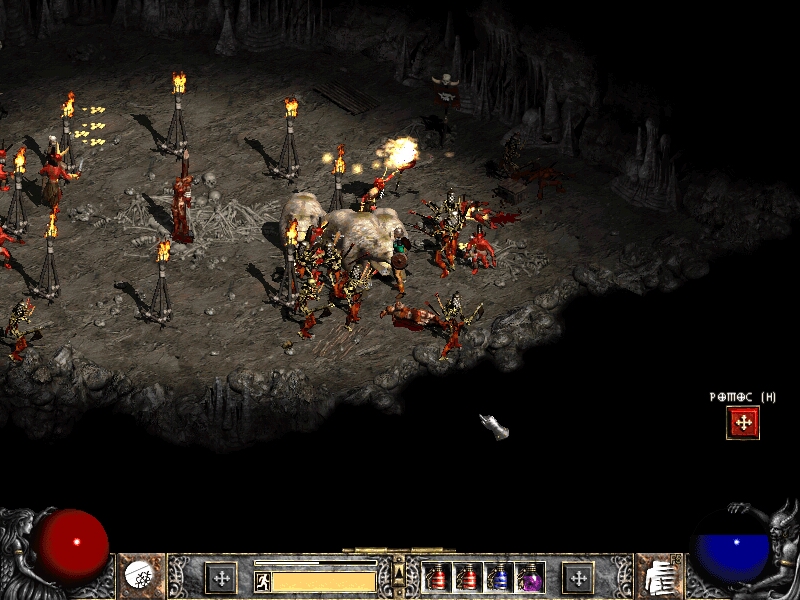Open the mini panel arrow button
This screenshot has width=800, height=600.
tap(399, 571)
